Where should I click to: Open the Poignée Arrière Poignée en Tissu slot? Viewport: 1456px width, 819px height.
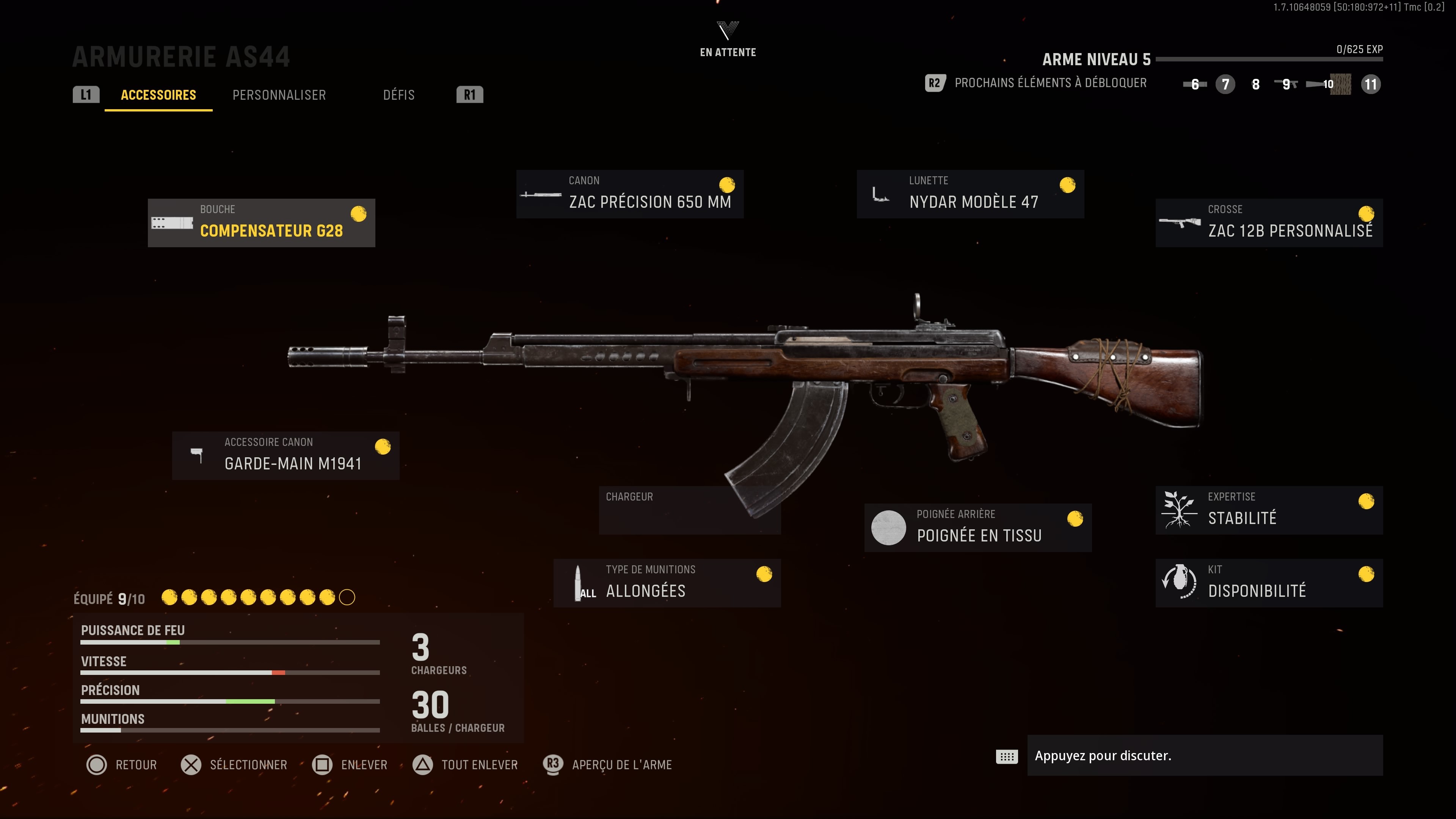pyautogui.click(x=978, y=527)
